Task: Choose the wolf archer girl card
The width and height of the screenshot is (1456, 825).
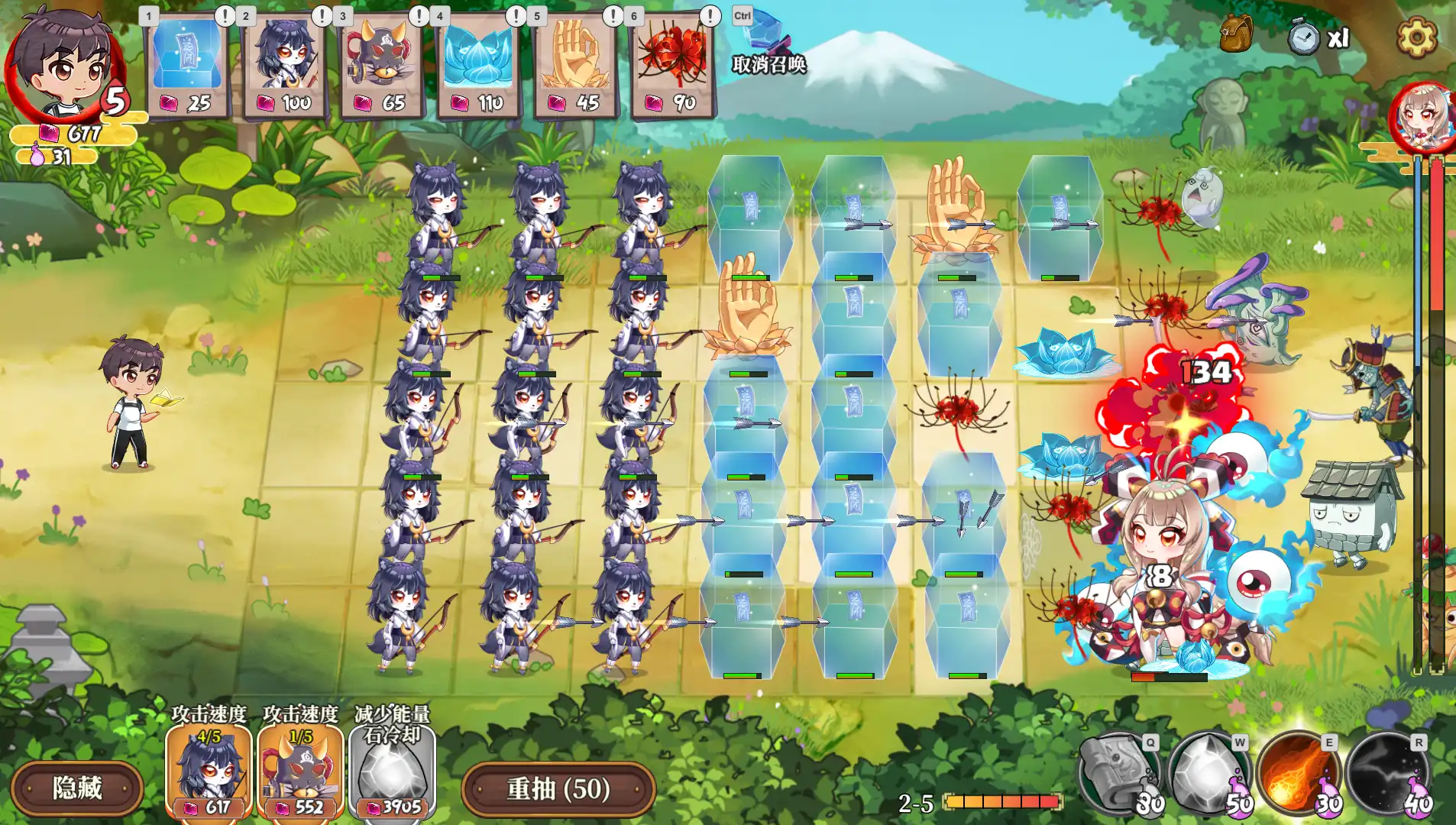Action: 284,65
